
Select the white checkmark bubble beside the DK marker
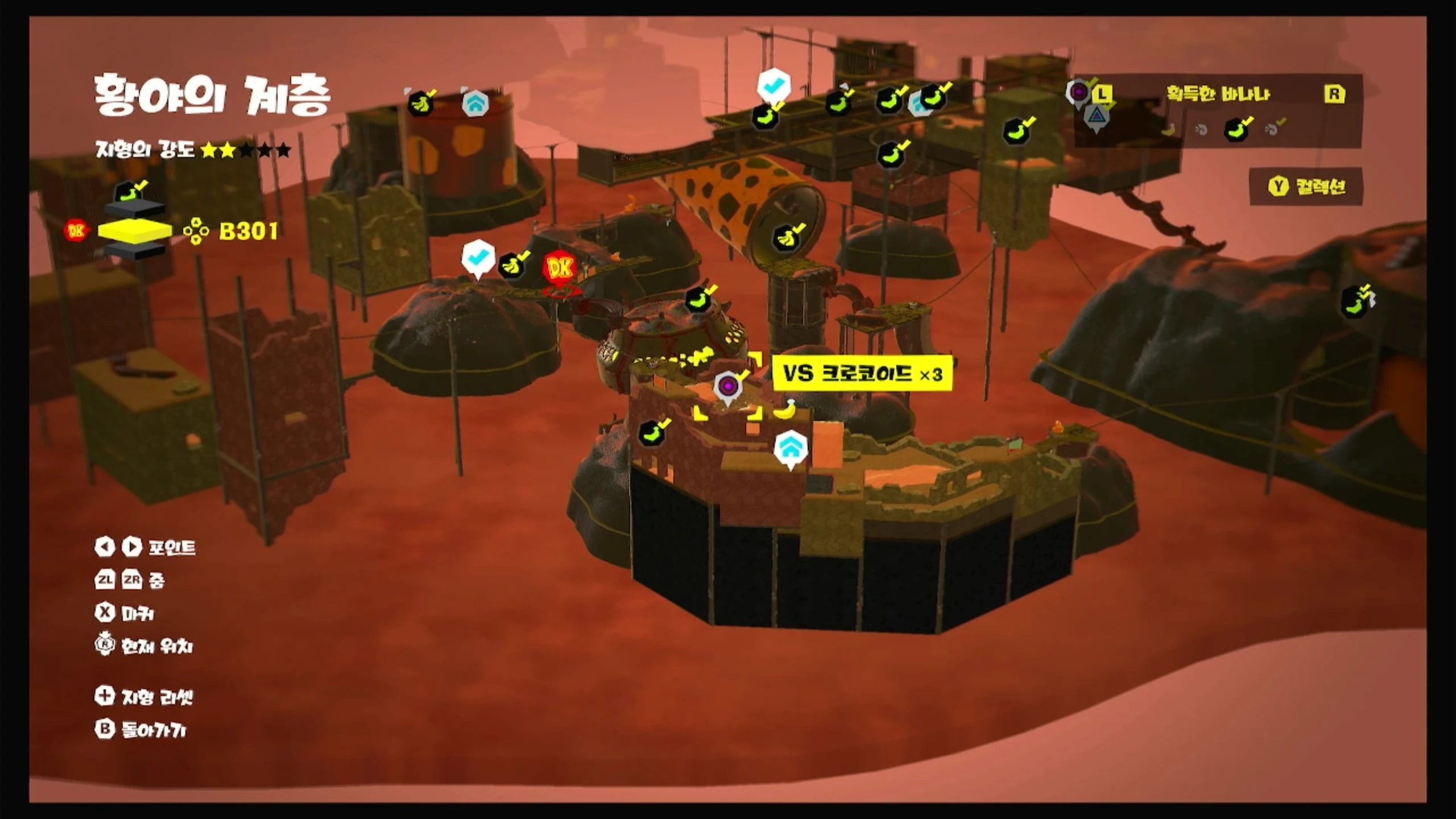(478, 258)
